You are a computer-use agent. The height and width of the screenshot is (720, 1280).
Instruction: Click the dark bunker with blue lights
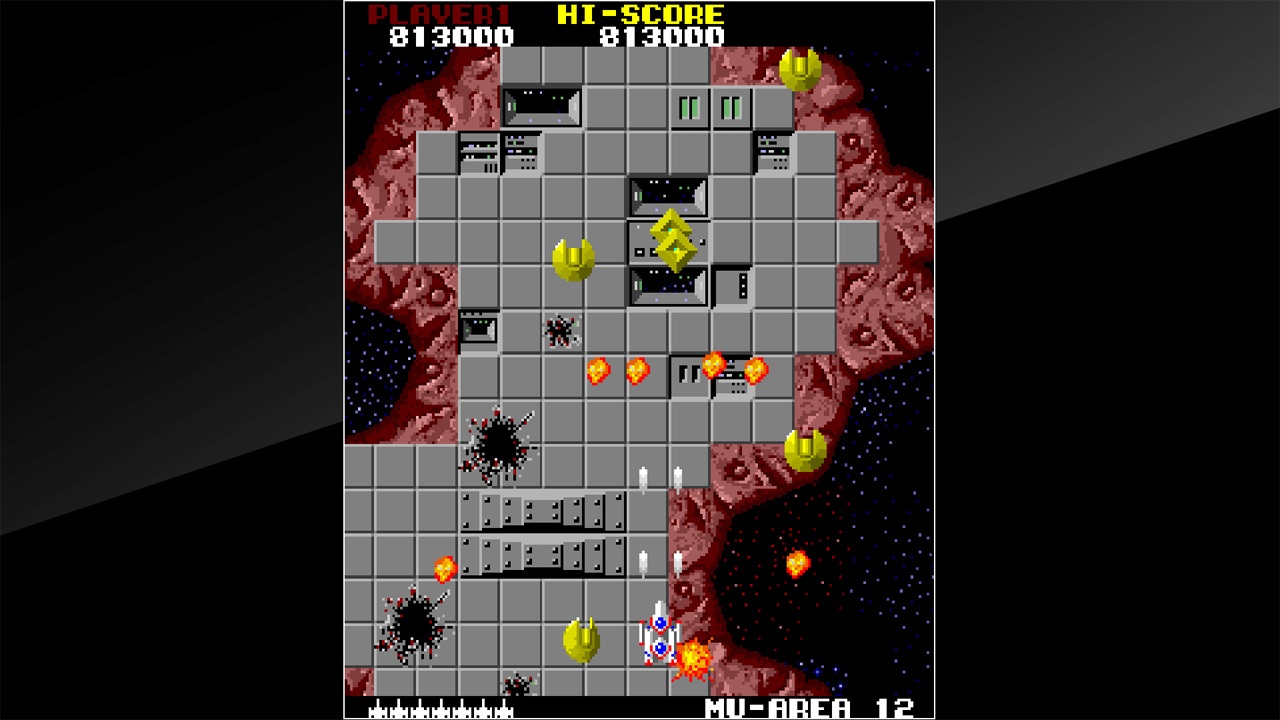pyautogui.click(x=667, y=283)
